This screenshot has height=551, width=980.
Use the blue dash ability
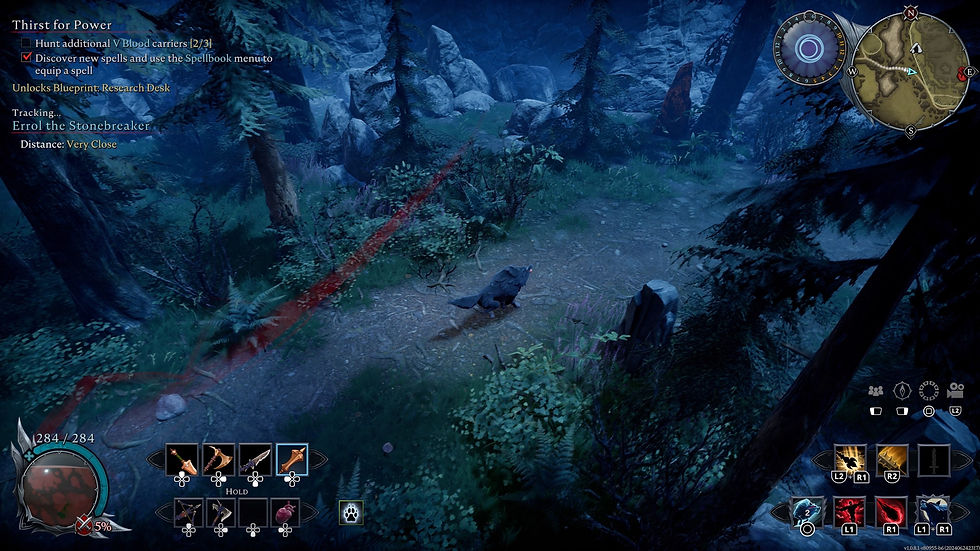coord(807,512)
